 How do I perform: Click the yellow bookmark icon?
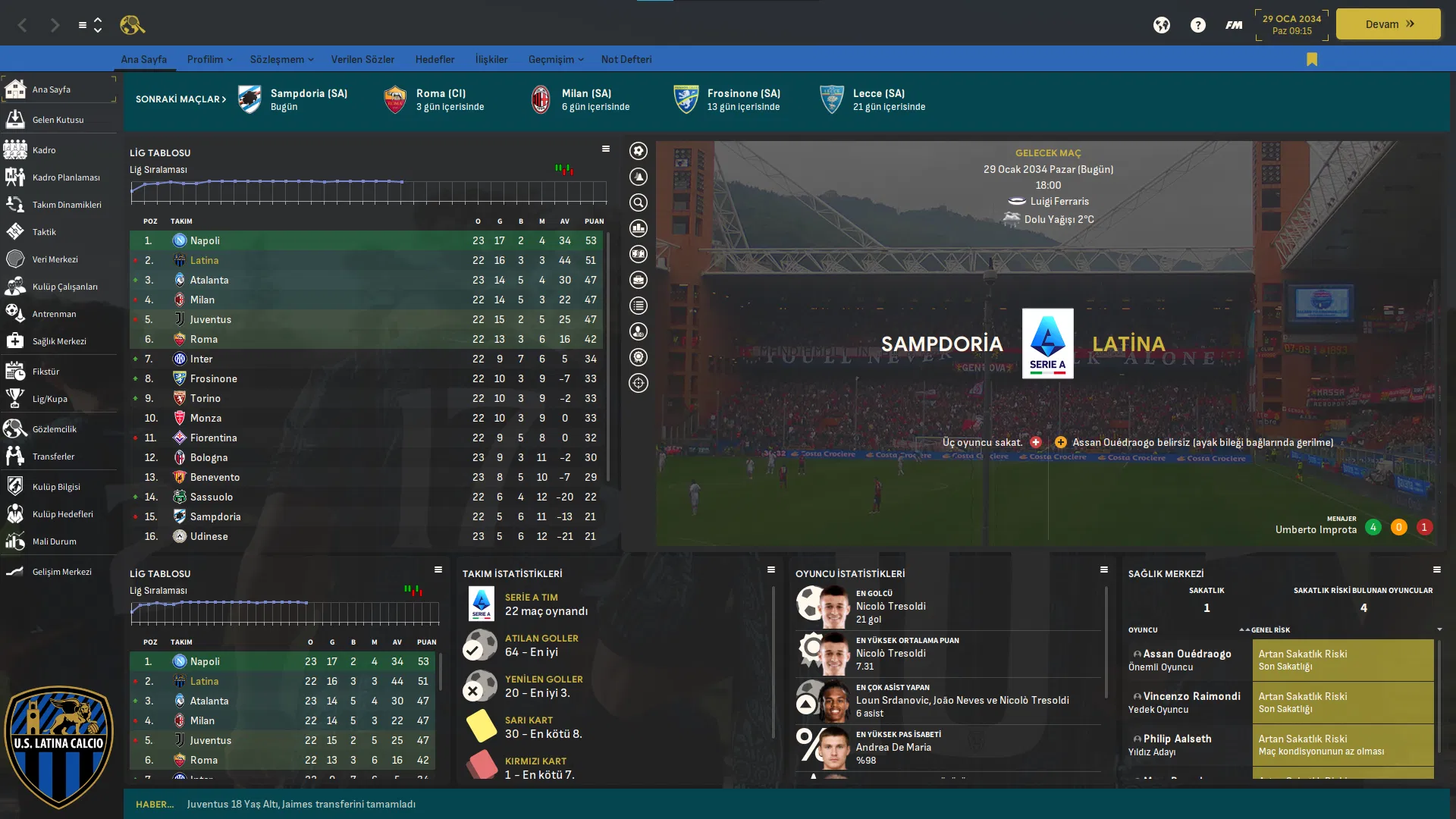coord(1312,59)
